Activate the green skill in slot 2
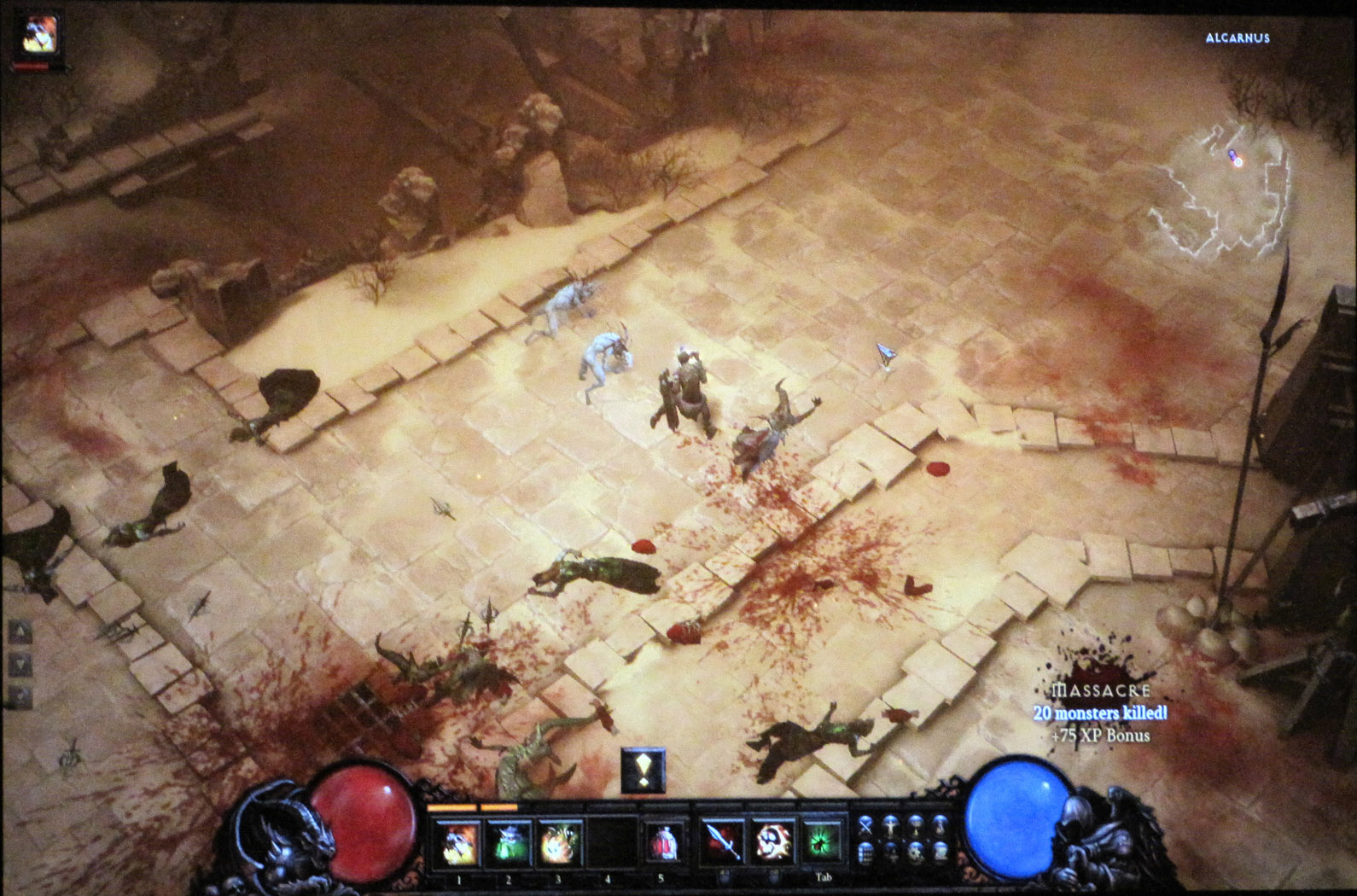The width and height of the screenshot is (1357, 896). pos(509,842)
